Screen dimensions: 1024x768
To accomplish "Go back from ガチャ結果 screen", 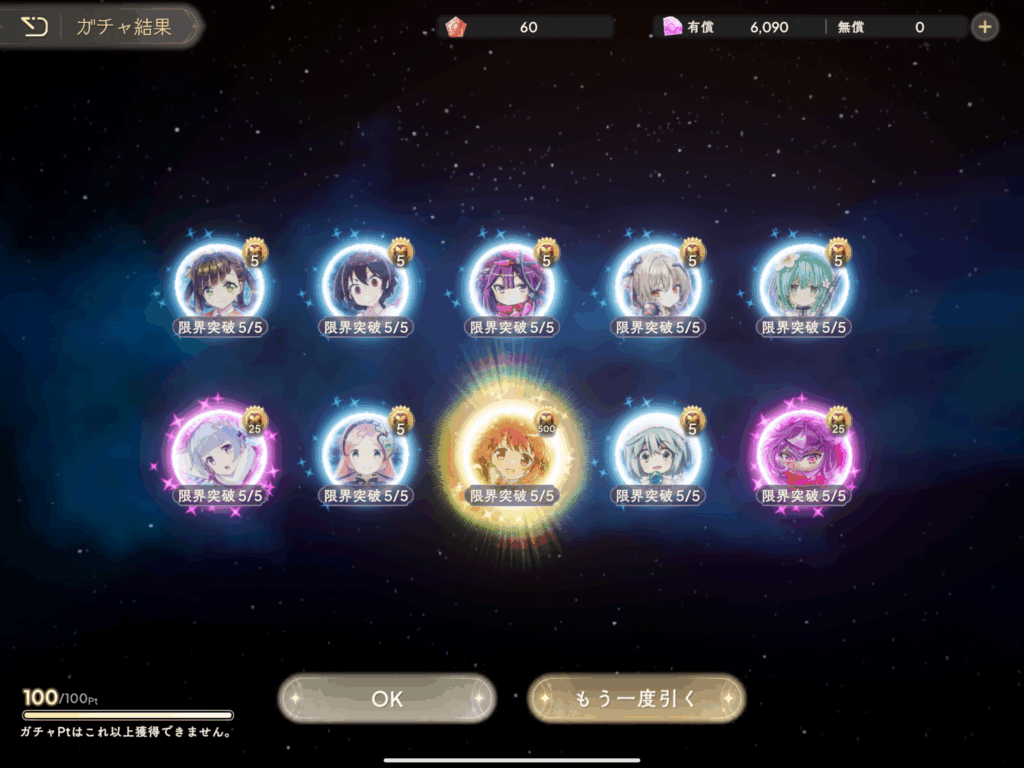I will pyautogui.click(x=35, y=27).
